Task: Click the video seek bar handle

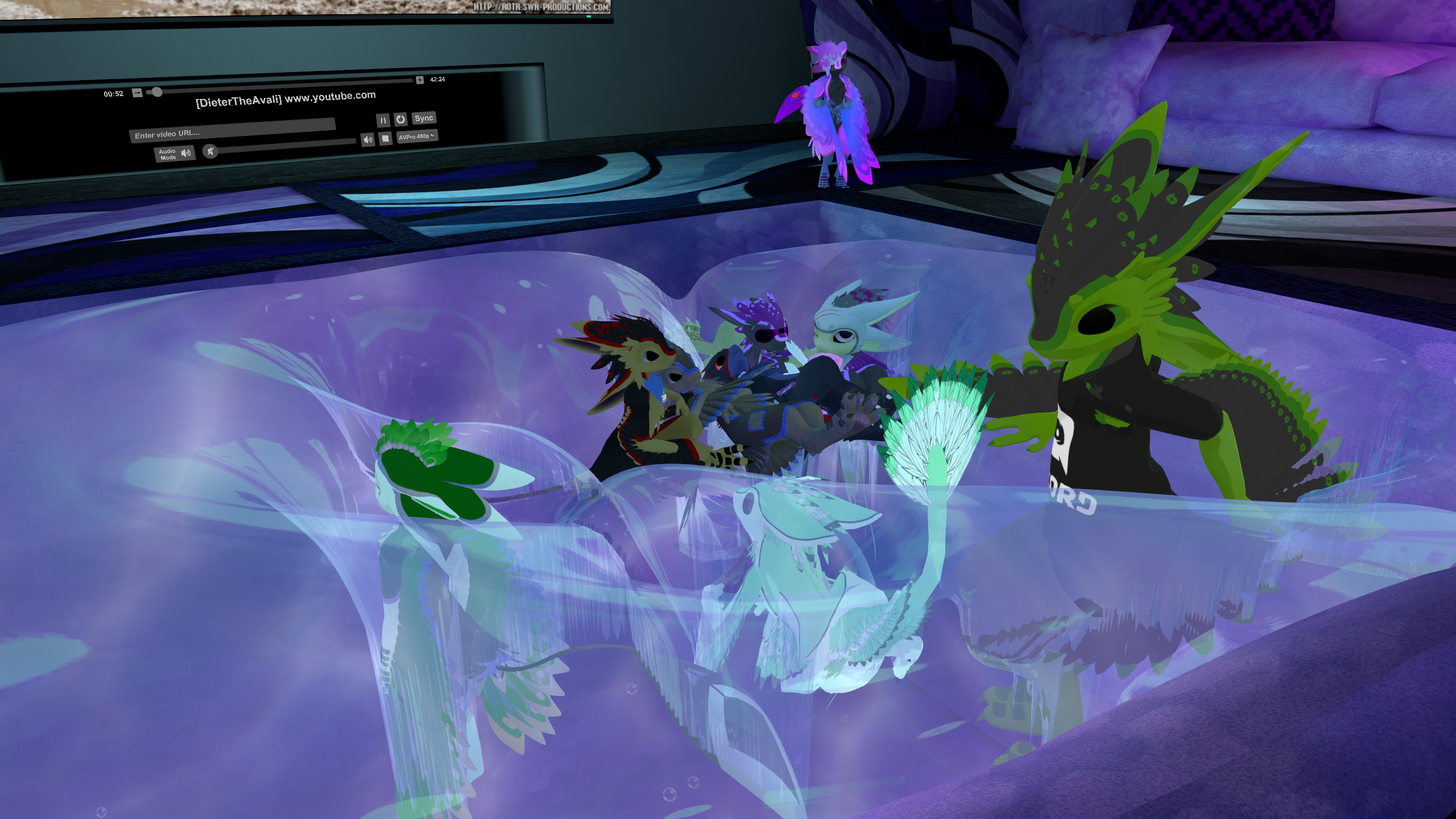Action: click(157, 92)
